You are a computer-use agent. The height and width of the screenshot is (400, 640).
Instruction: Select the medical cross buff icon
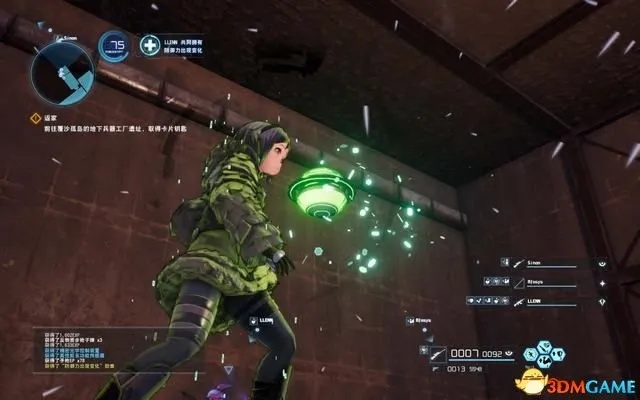coord(150,44)
